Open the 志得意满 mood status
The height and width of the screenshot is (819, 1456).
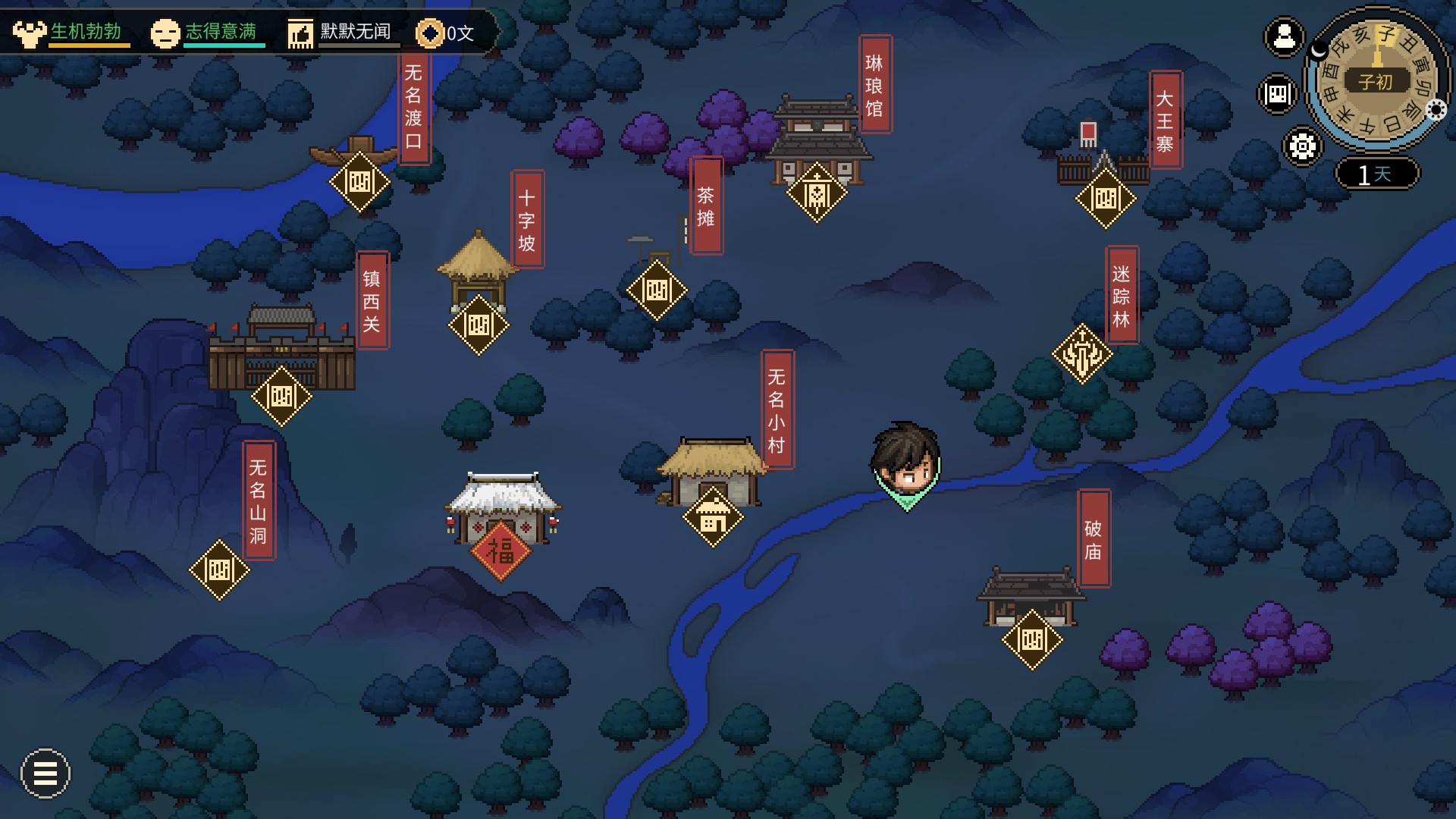pyautogui.click(x=206, y=33)
